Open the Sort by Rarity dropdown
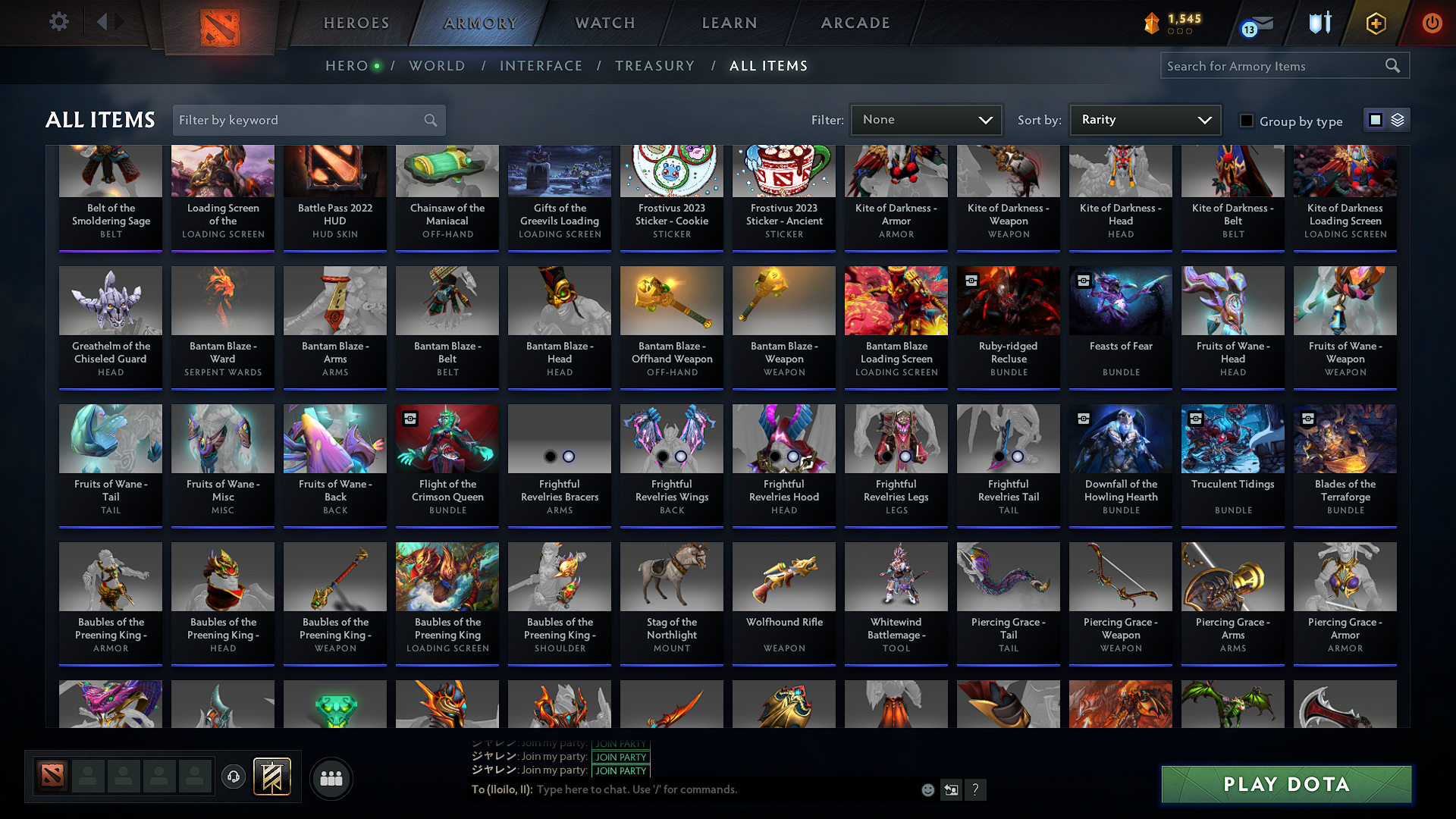The image size is (1456, 819). tap(1144, 119)
